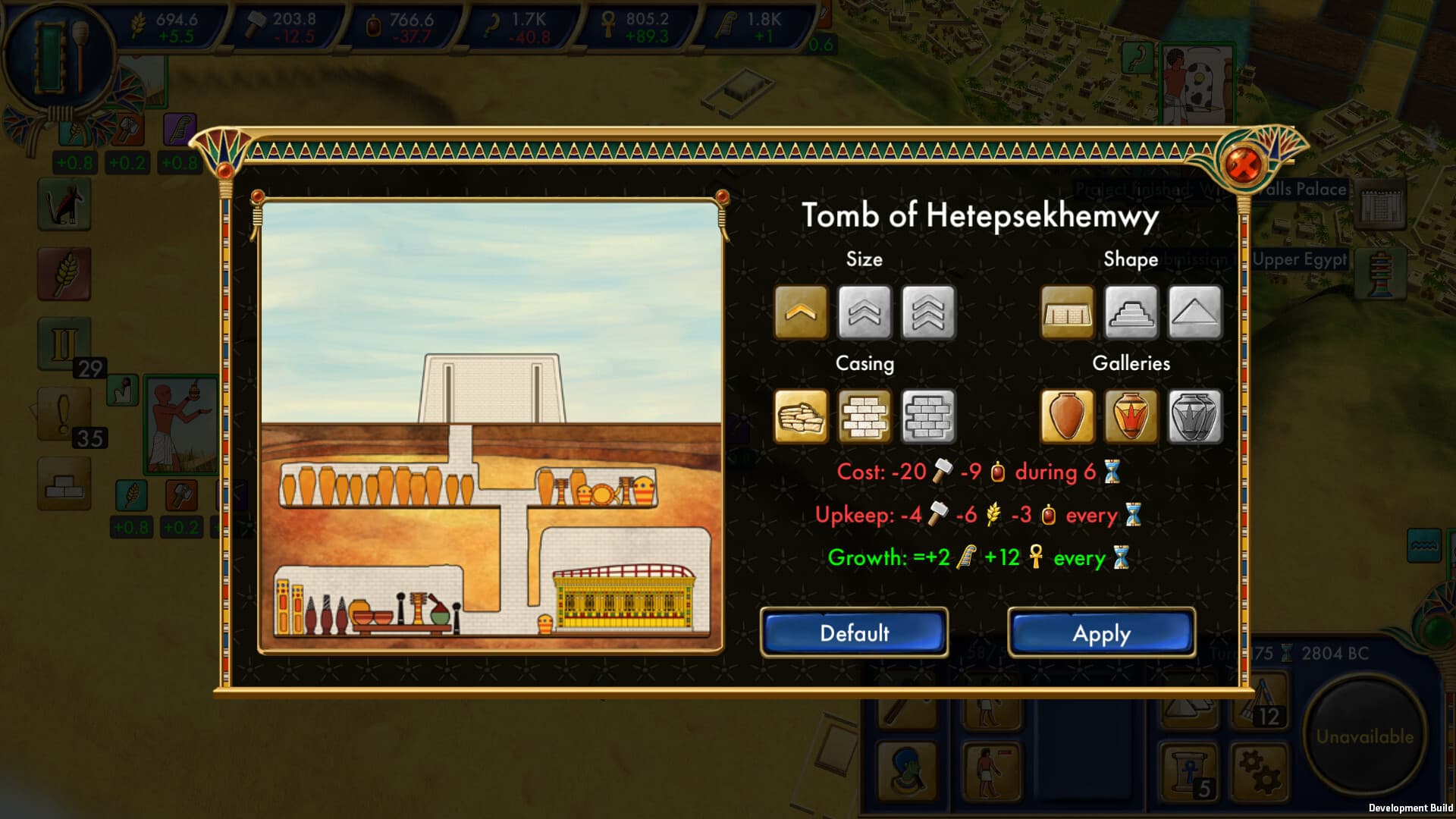Select the smooth pyramid Shape option
This screenshot has width=1456, height=819.
(1196, 313)
